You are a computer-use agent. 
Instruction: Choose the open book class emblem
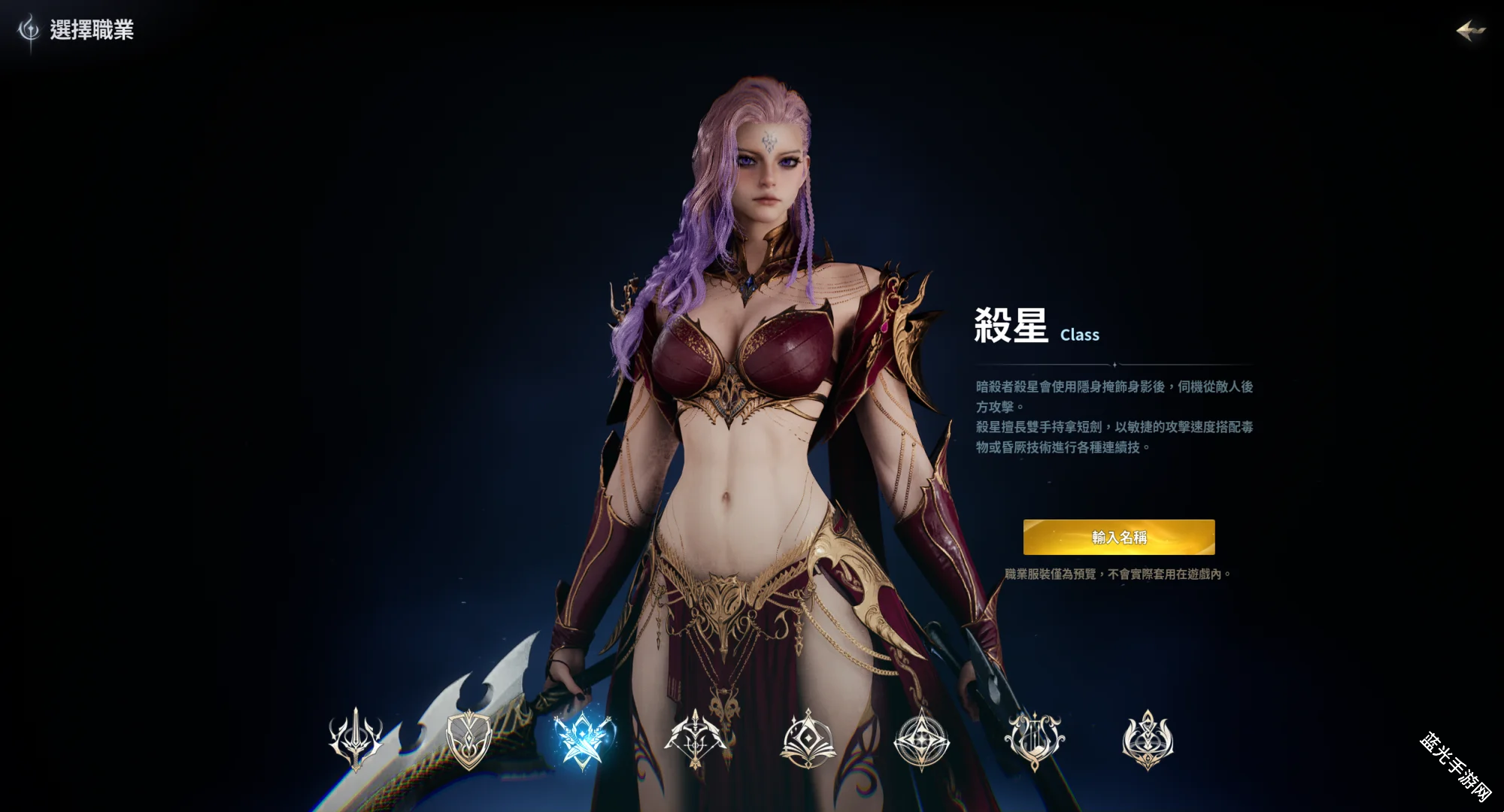coord(808,740)
